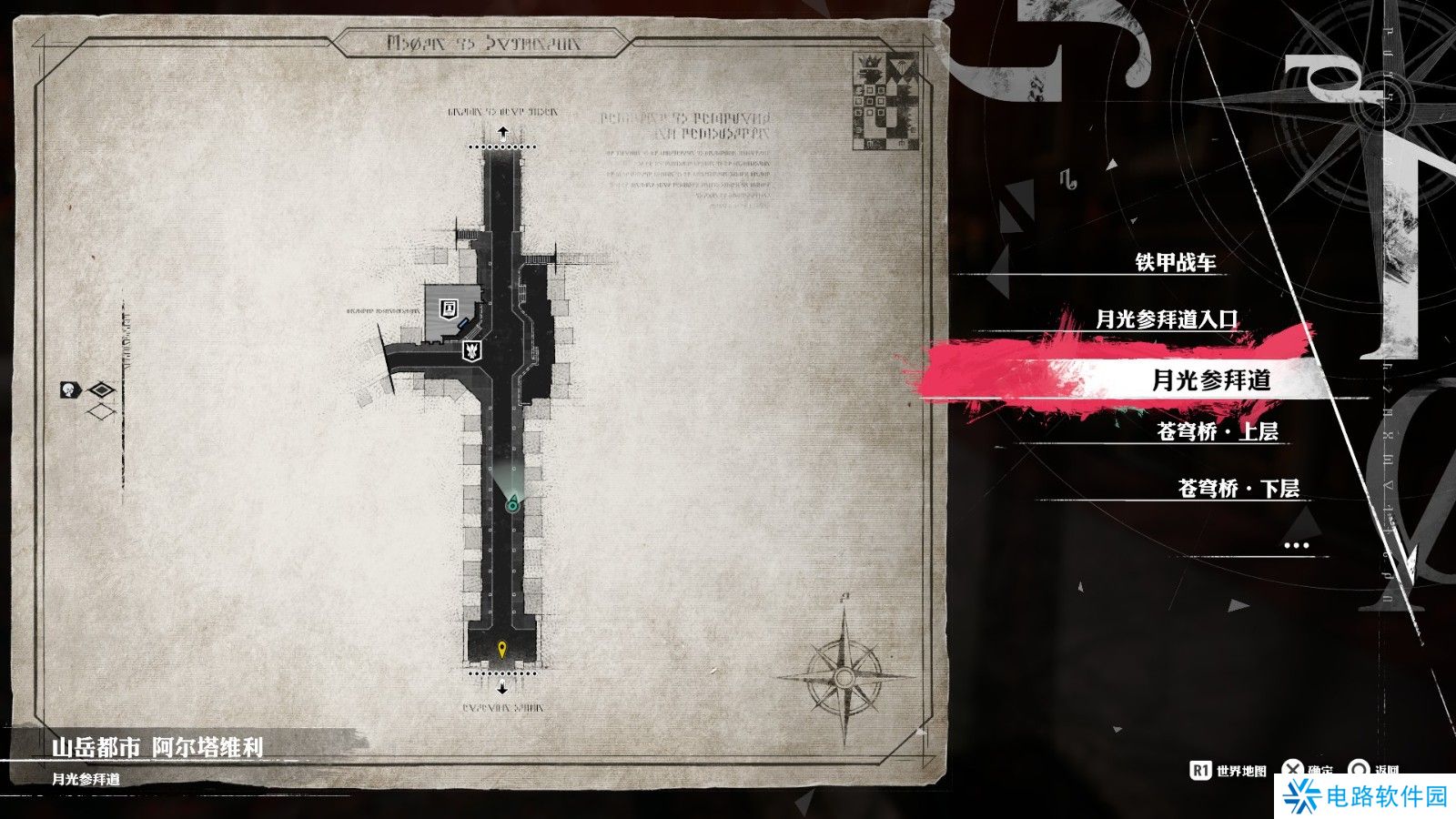The image size is (1456, 819).
Task: Click the south exit arrow on the map
Action: pos(502,688)
